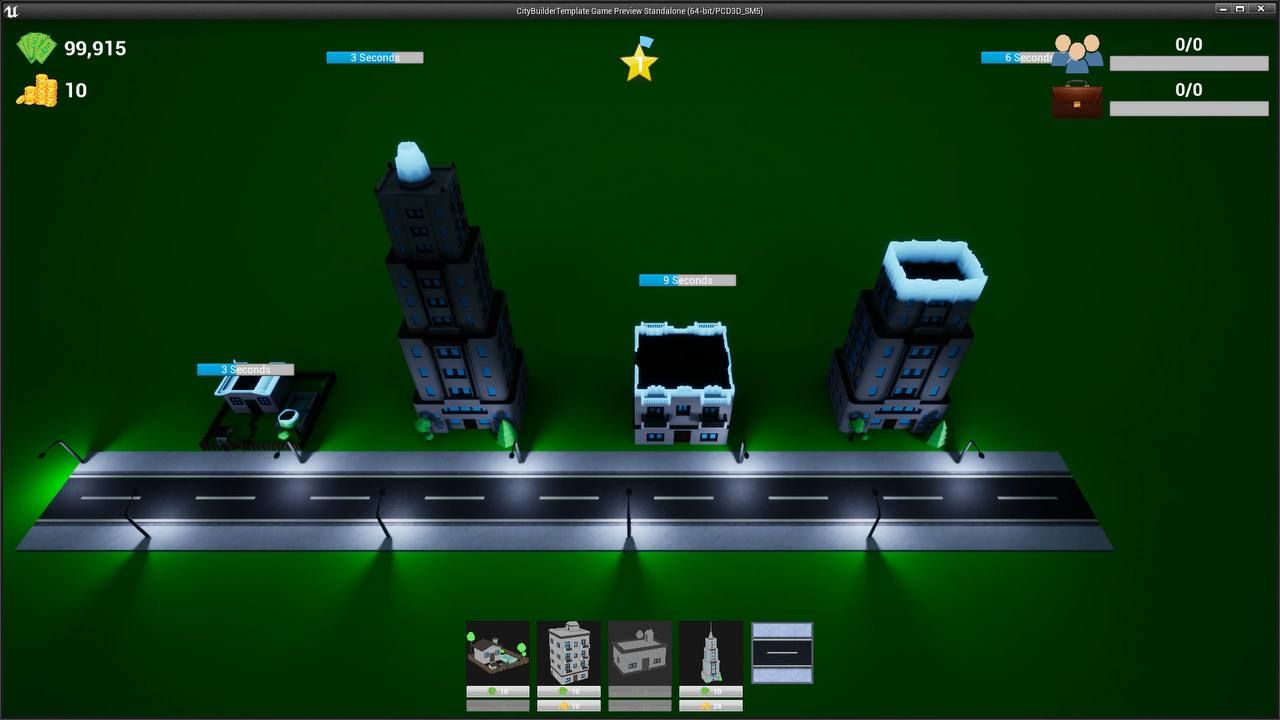Select the road tile build option
Screen dimensions: 1280x720
(x=782, y=650)
